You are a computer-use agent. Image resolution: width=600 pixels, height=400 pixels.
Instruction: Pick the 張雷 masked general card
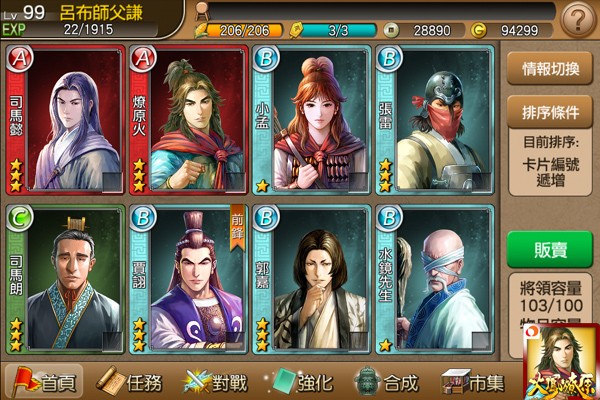pos(435,120)
